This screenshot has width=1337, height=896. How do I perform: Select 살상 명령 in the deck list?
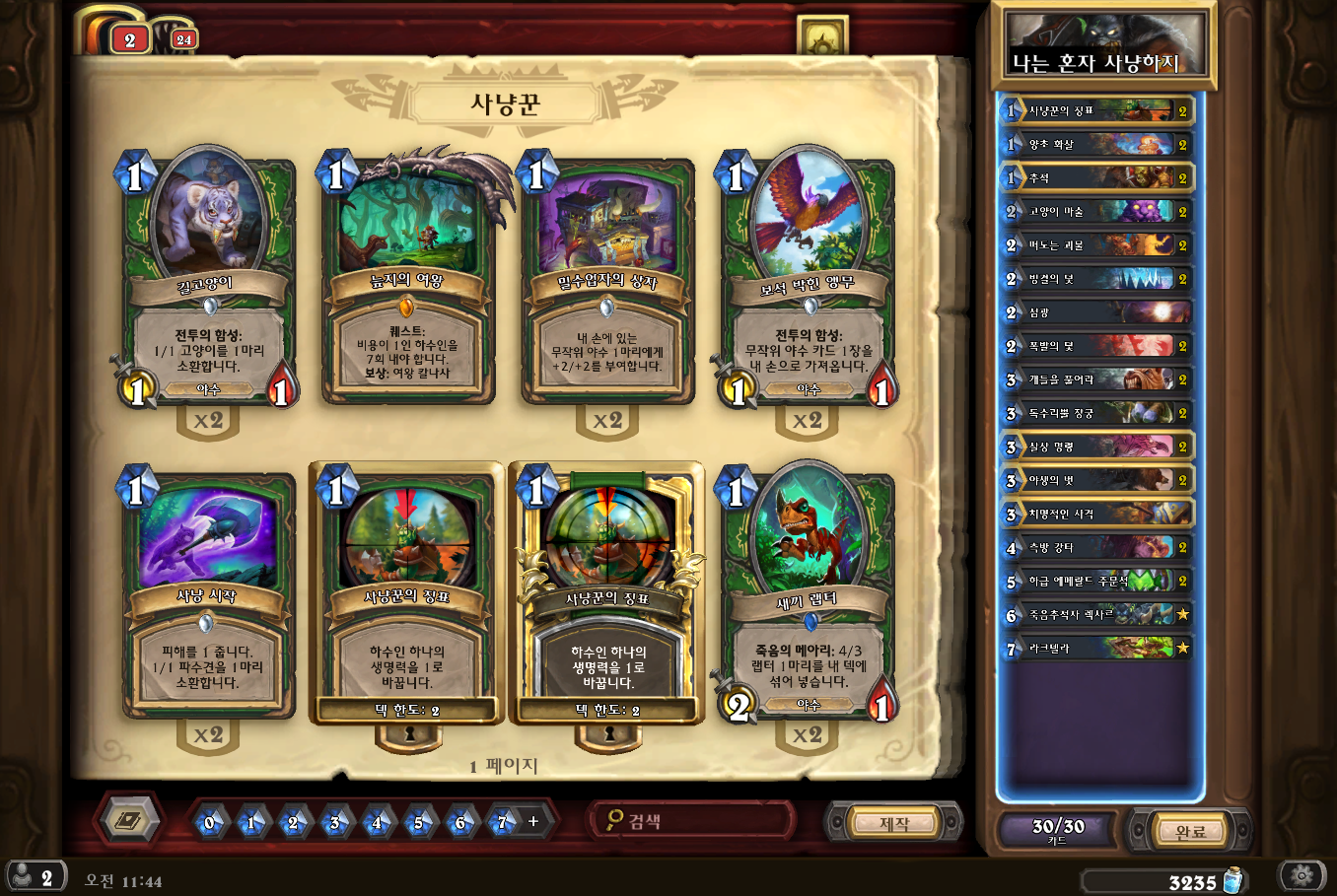(x=1096, y=447)
